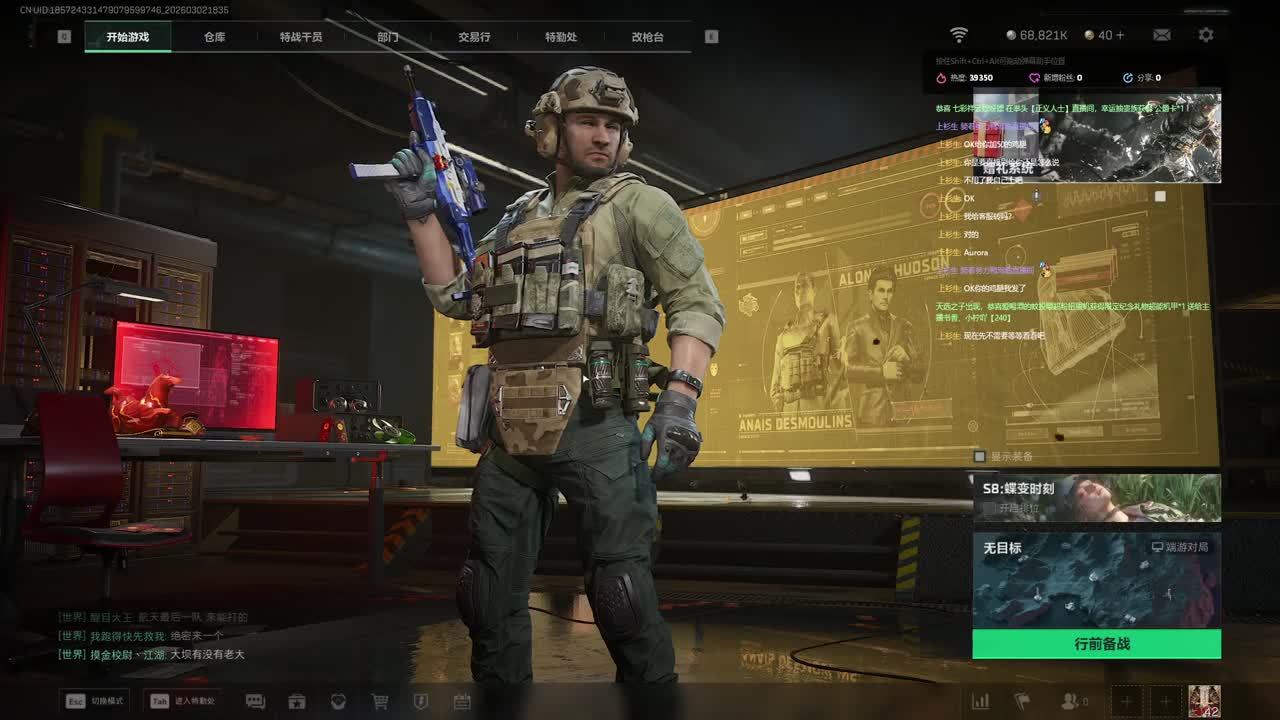Switch to the 开始游戏 tab
The image size is (1280, 720).
[x=128, y=37]
